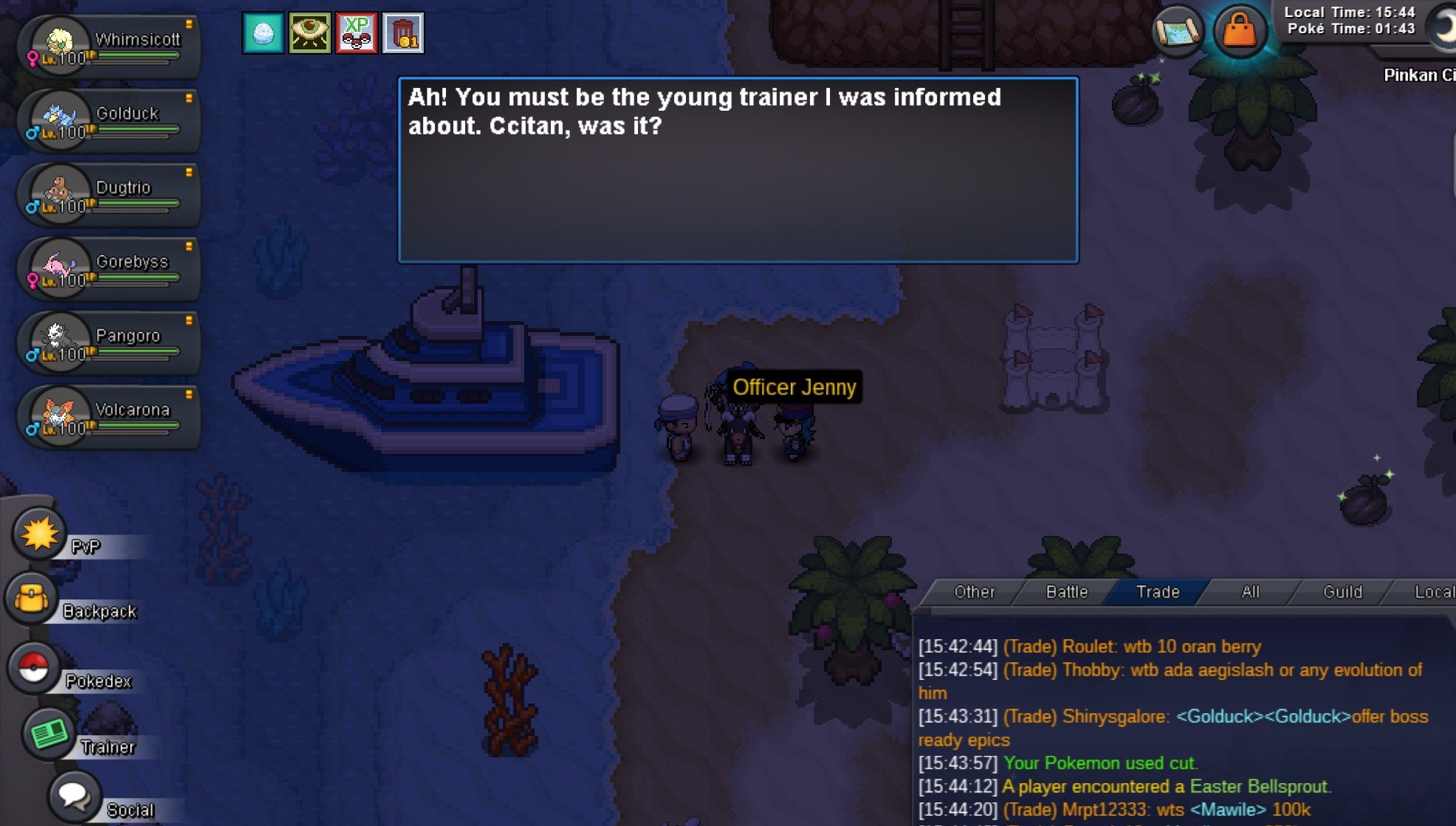Screen dimensions: 1456x826
Task: Select Whimsicott in the party list
Action: coord(111,47)
